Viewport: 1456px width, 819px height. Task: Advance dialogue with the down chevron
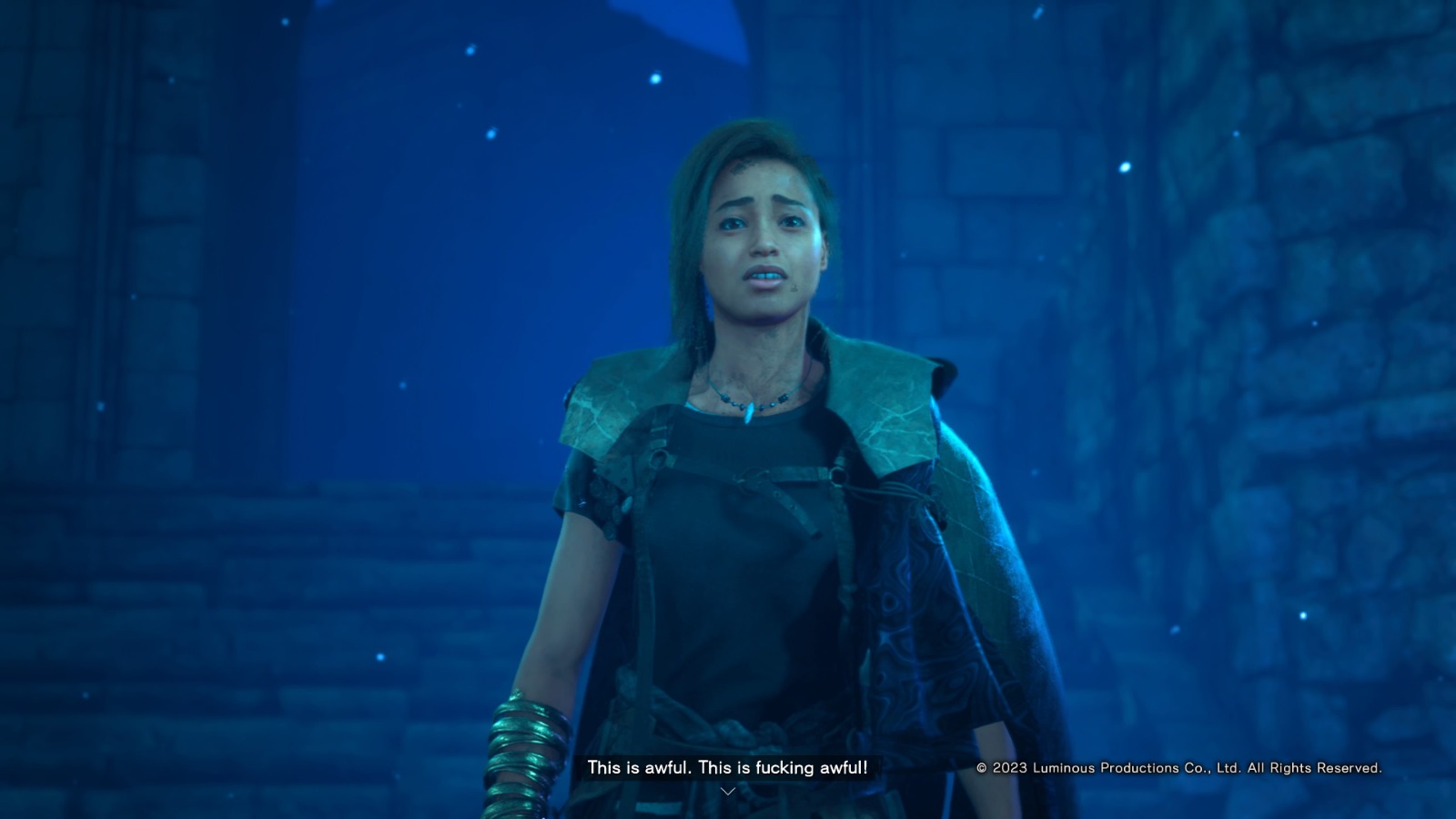727,792
